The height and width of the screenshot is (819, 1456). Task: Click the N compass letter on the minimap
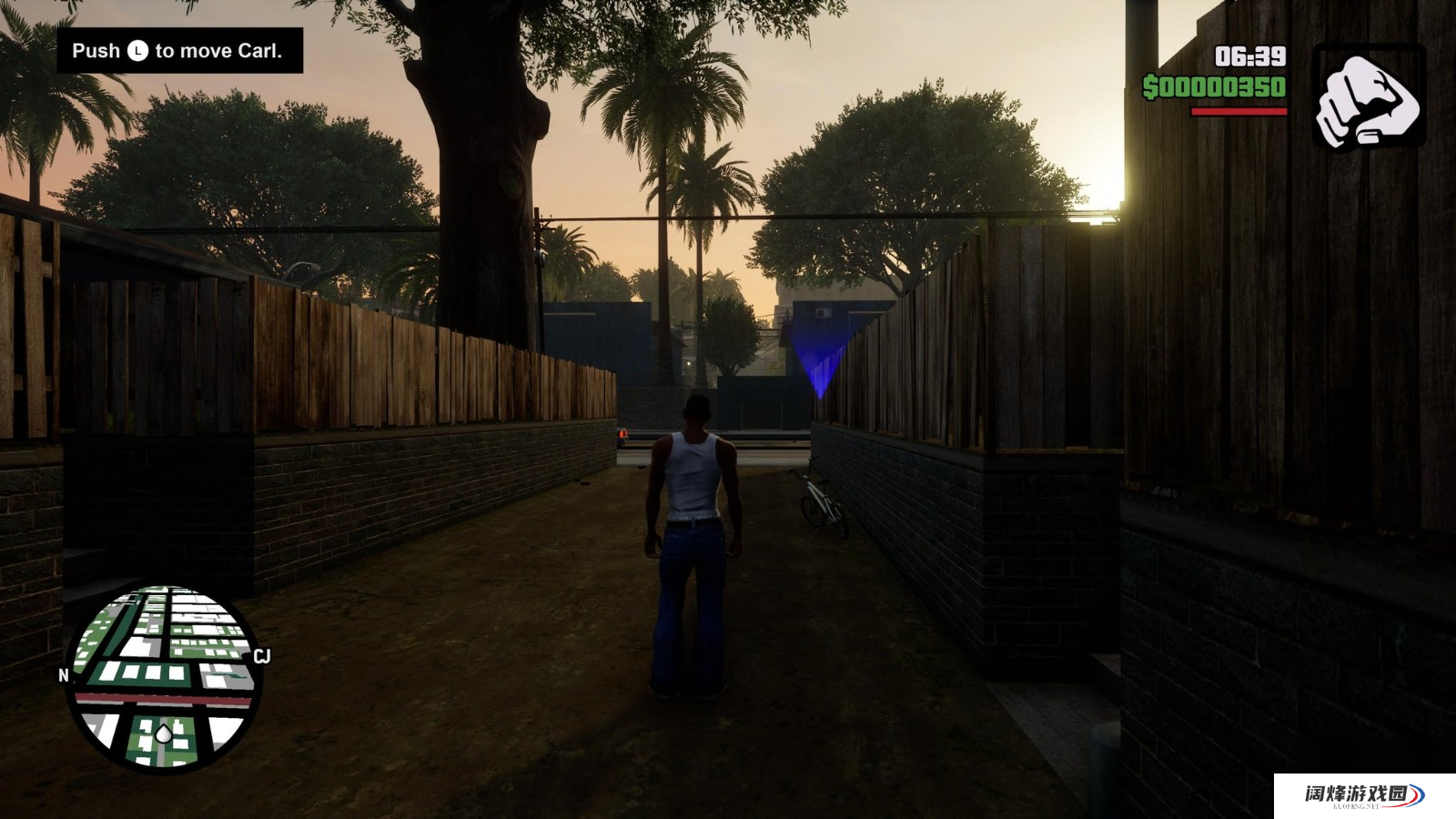[62, 676]
